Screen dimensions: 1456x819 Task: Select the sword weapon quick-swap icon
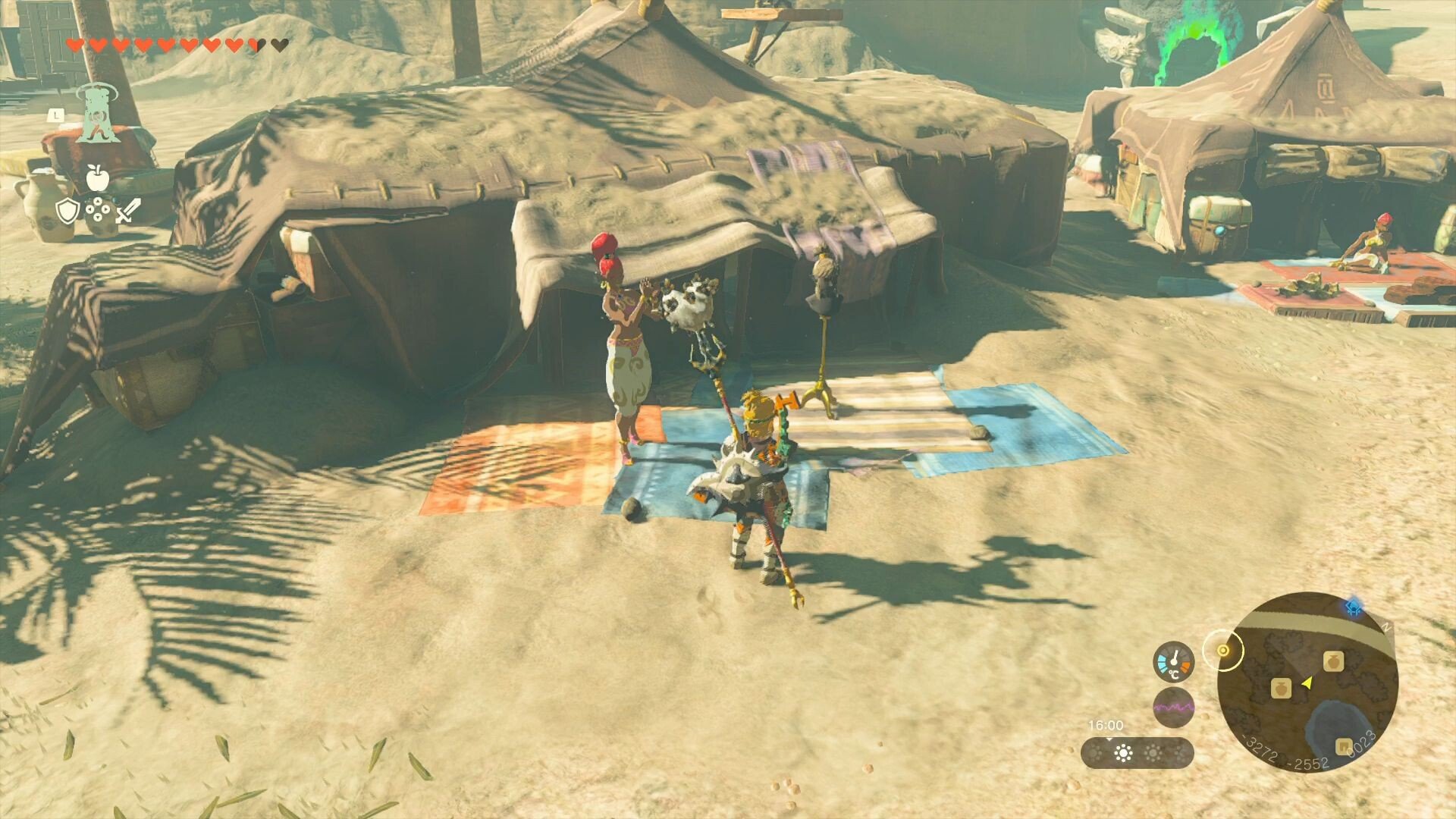point(127,210)
